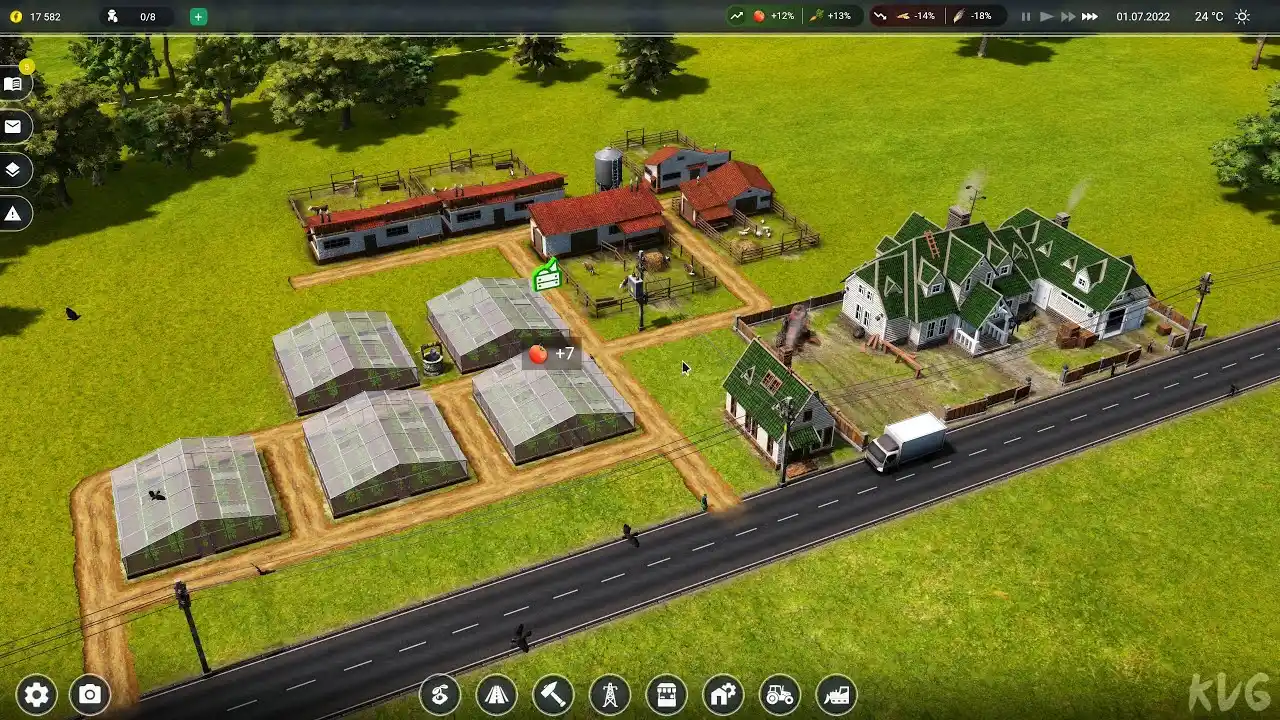
Task: Pause the game time
Action: click(x=1025, y=17)
